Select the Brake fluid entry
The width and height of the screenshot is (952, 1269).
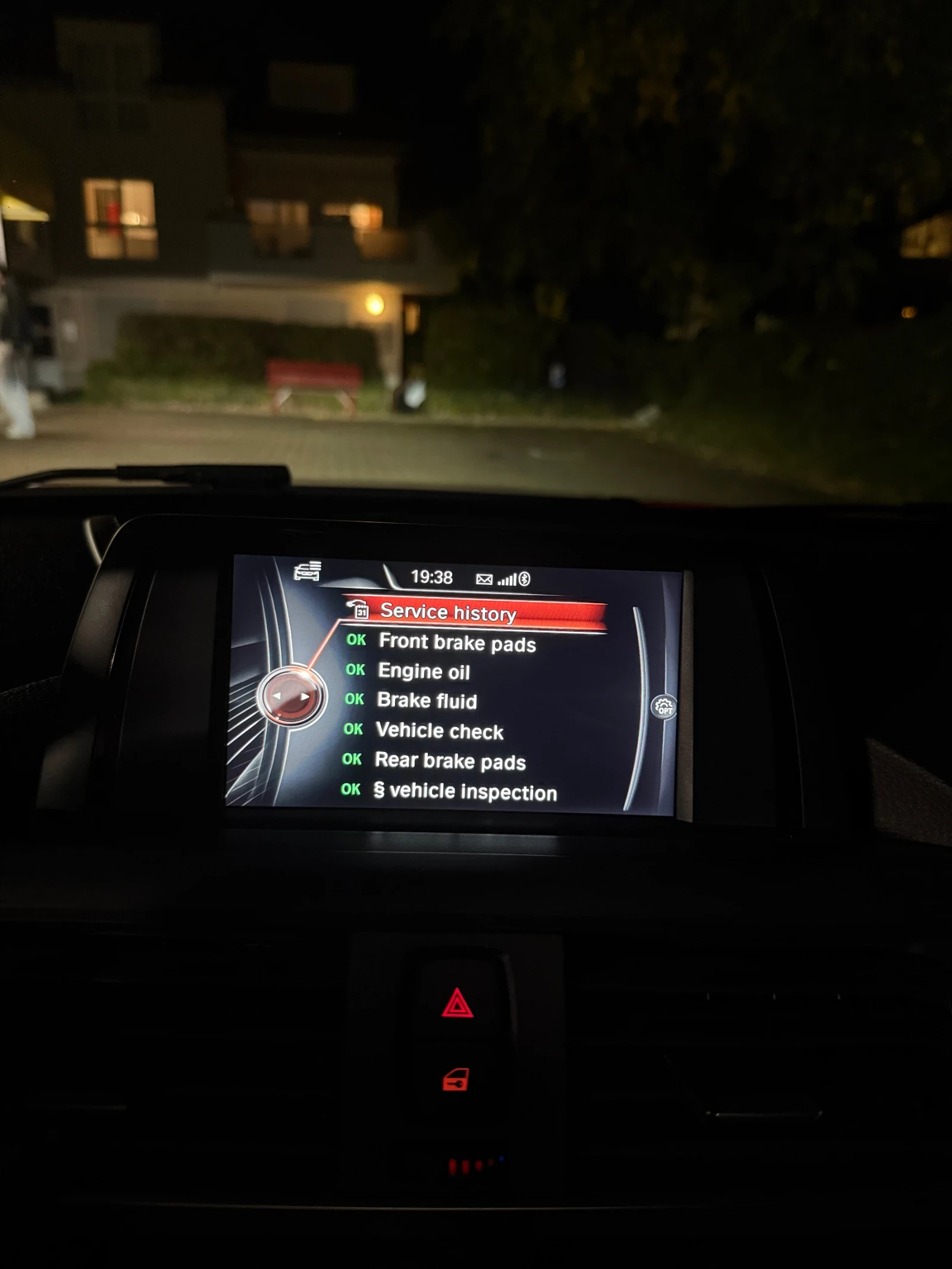[427, 701]
